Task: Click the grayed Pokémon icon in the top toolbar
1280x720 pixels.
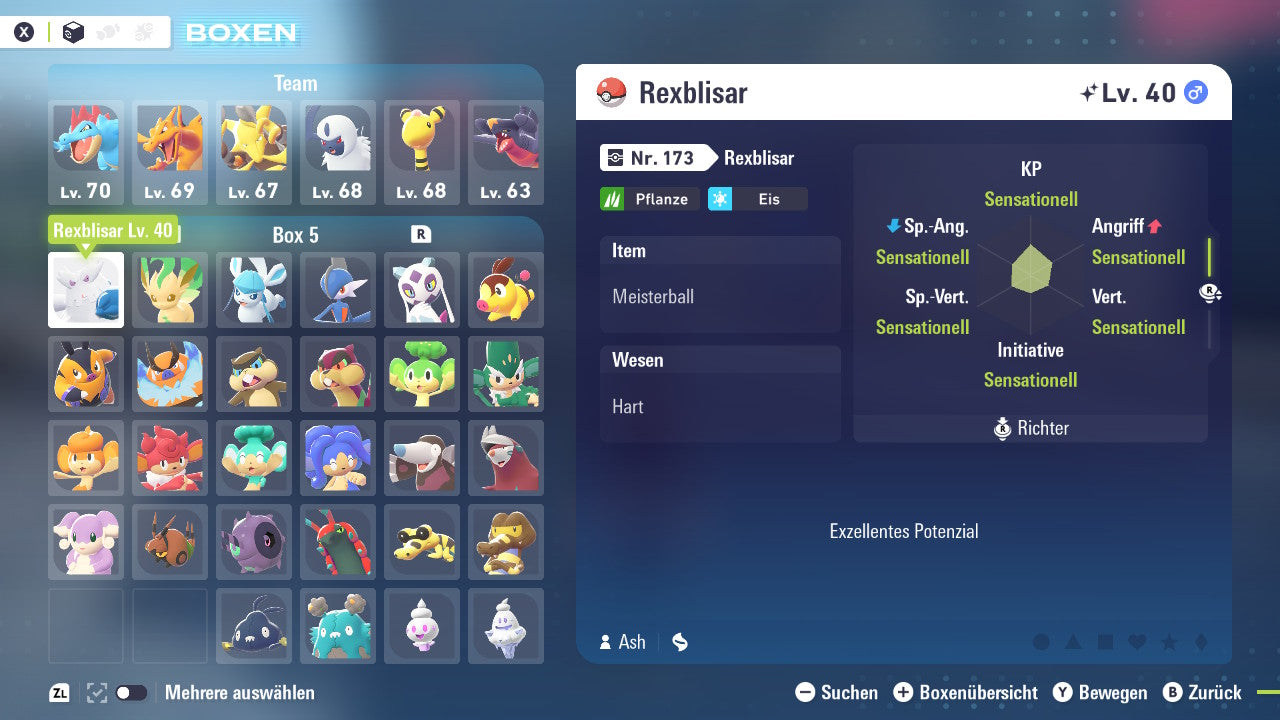Action: [106, 31]
